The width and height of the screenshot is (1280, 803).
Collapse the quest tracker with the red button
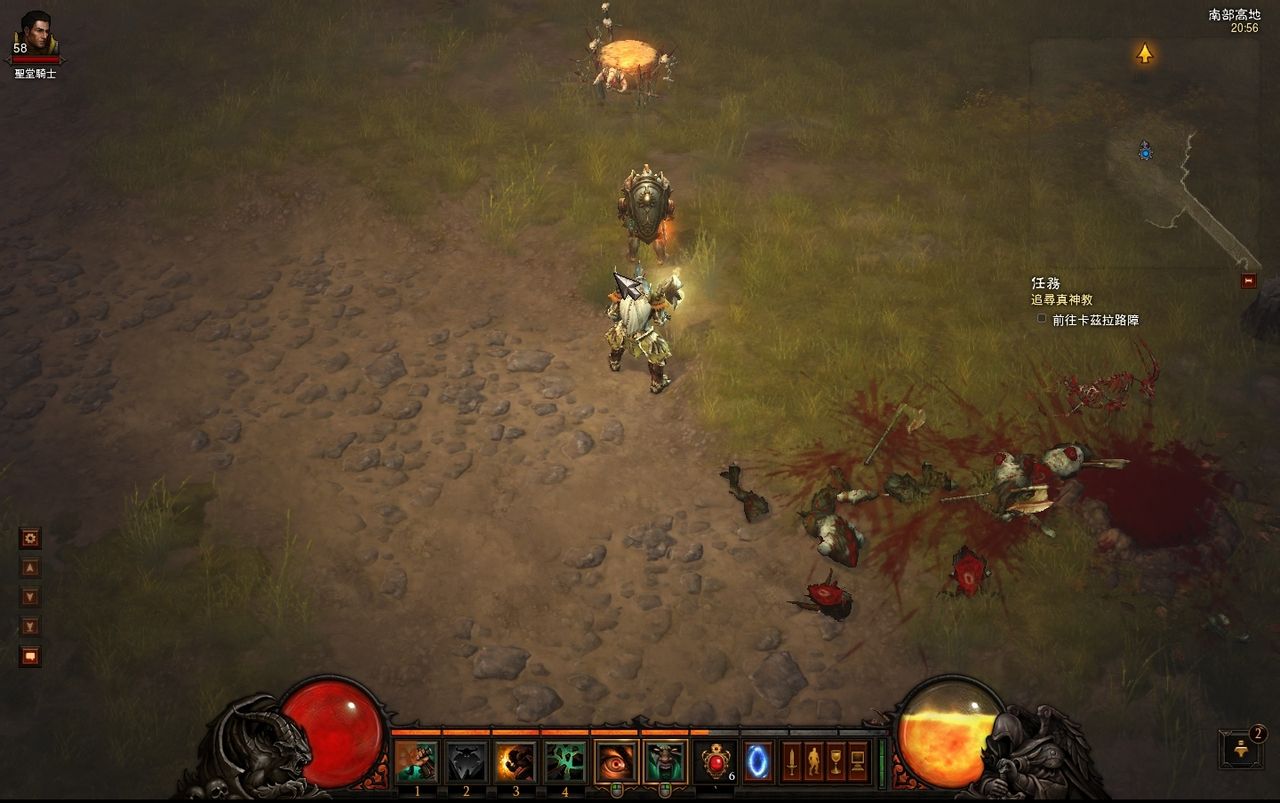pos(1248,281)
